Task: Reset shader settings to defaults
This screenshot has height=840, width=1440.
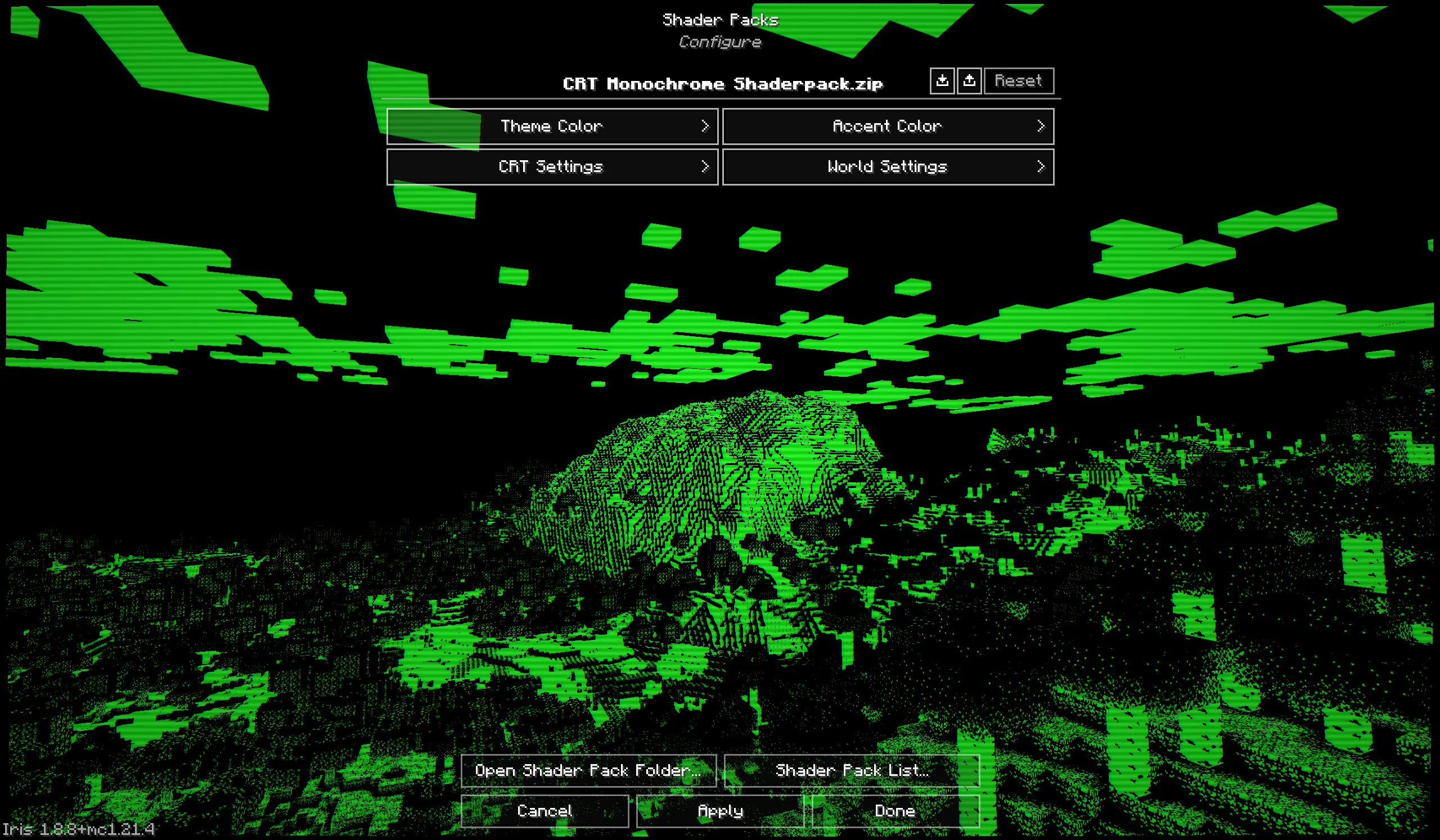Action: (x=1018, y=80)
